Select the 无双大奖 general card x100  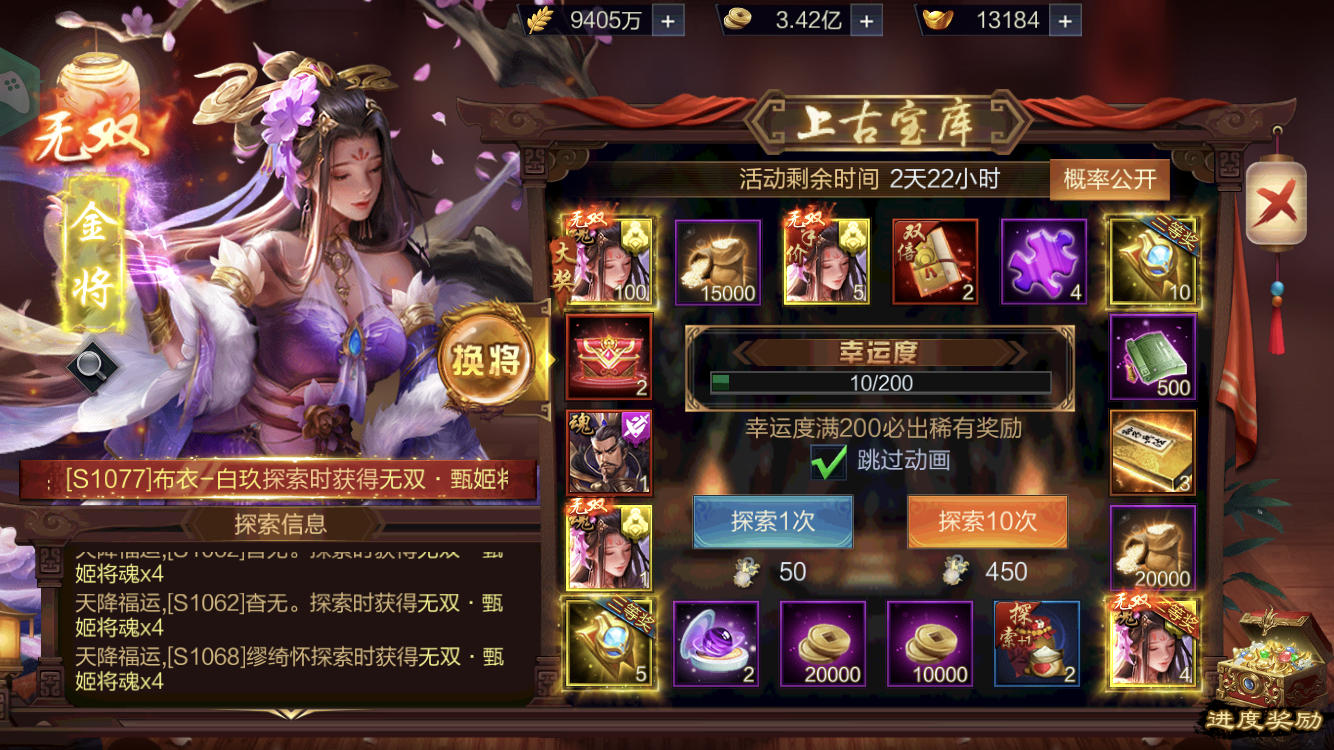(x=609, y=260)
